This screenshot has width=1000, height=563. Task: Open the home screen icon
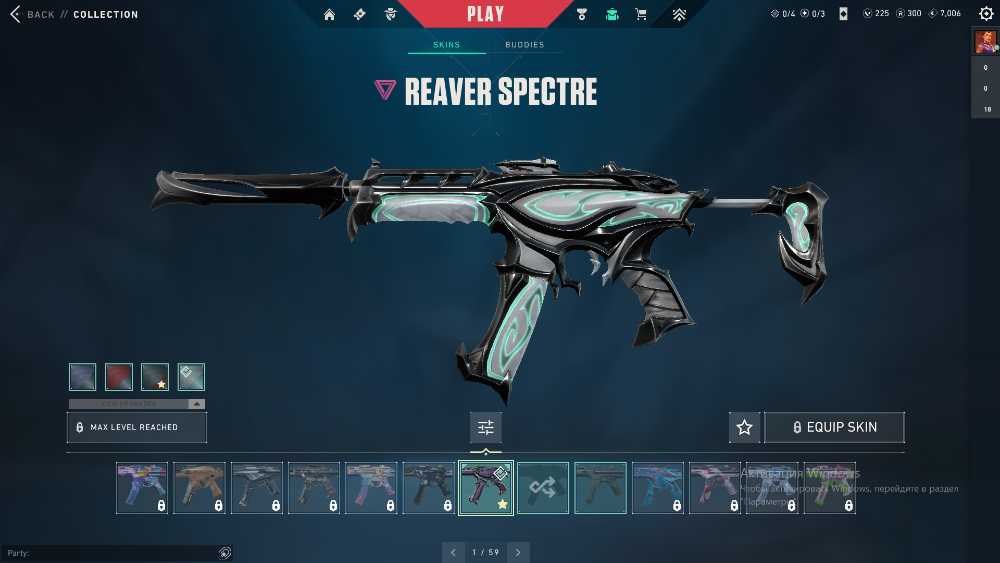(329, 14)
